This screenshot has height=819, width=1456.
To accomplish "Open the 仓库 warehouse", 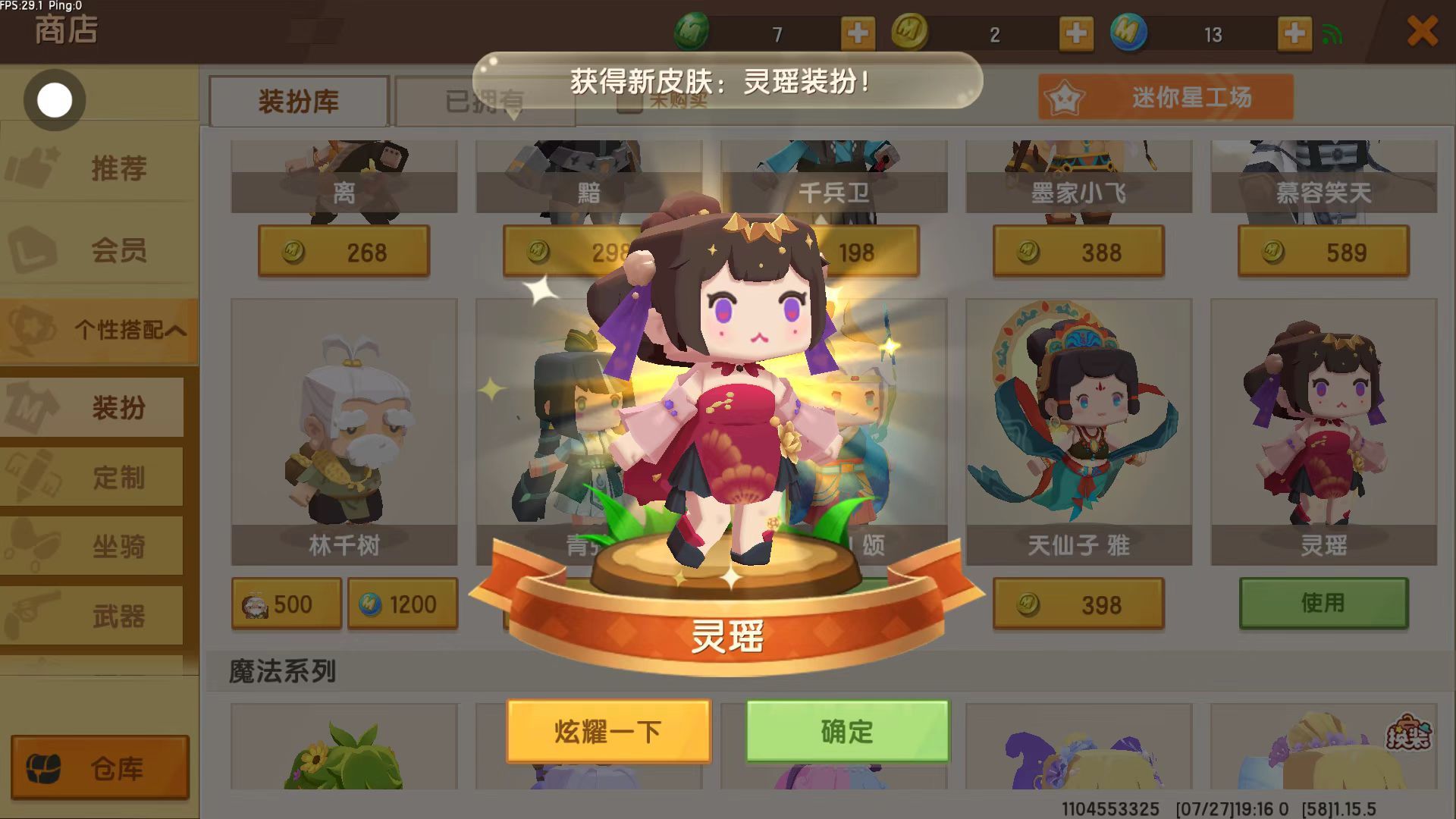I will coord(99,767).
